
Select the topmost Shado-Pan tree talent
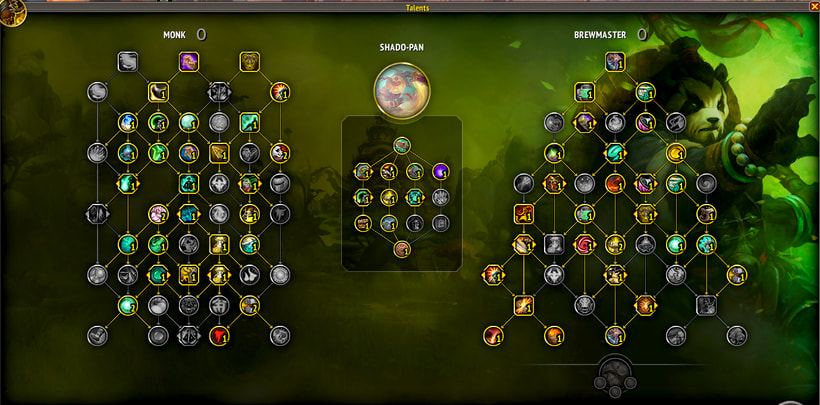coord(401,145)
